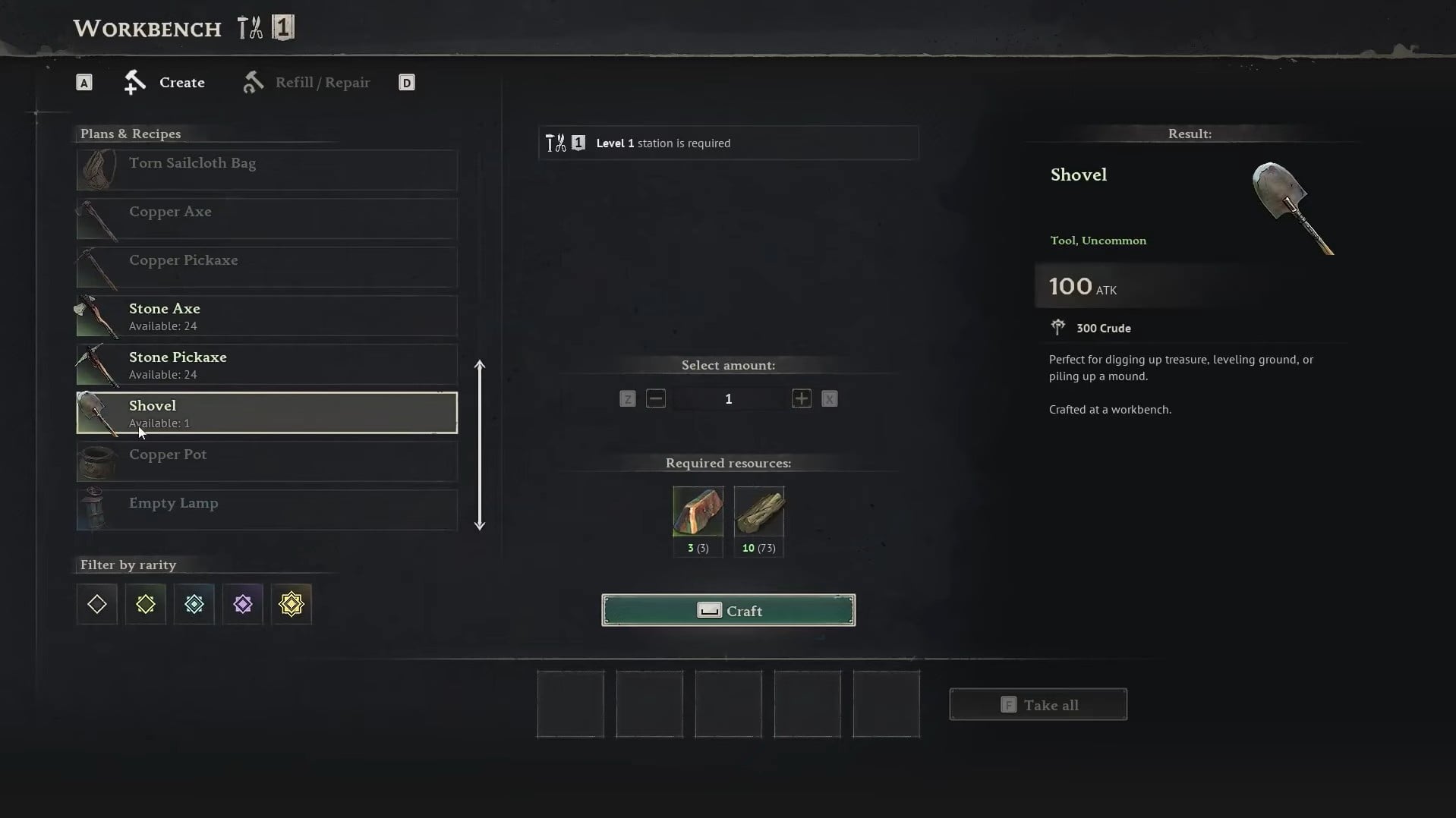Select the Torn Sailcloth Bag recipe
Screen dimensions: 1456x818
(x=266, y=169)
